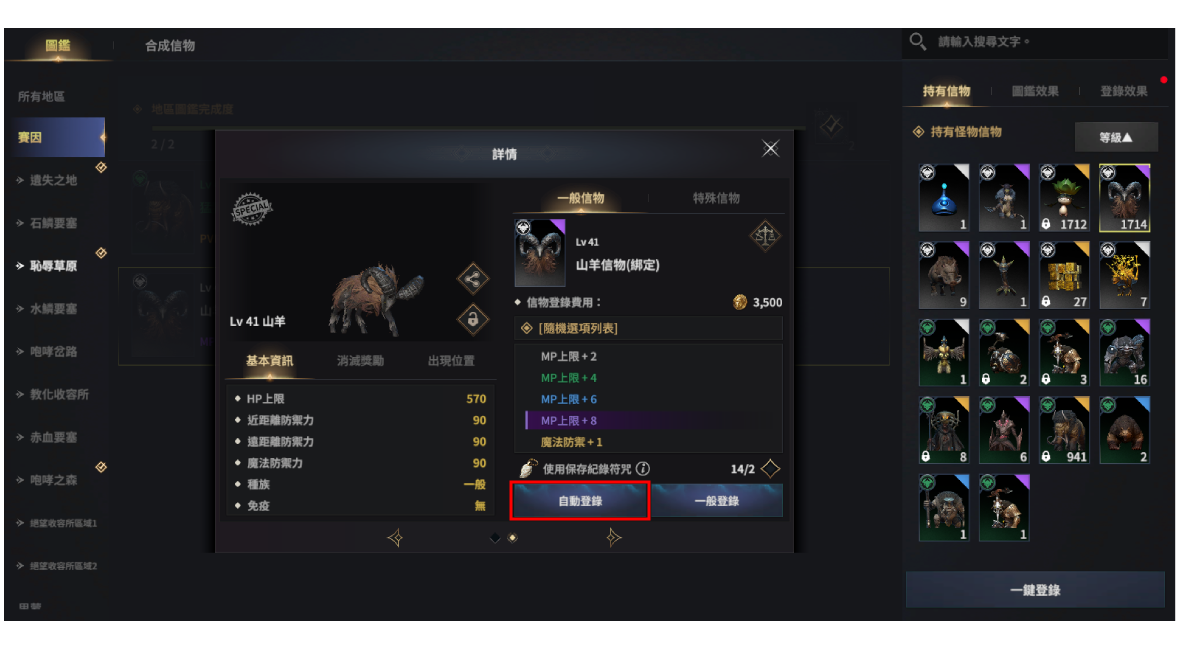This screenshot has height=650, width=1180.
Task: Open the 消滅獎勵 tab
Action: (x=360, y=361)
